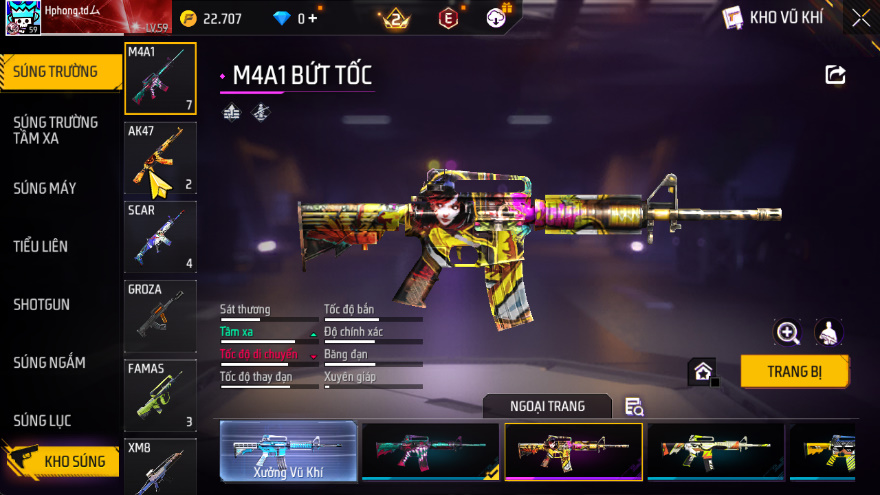
Task: Choose the AK47 weapon tile
Action: coord(160,158)
